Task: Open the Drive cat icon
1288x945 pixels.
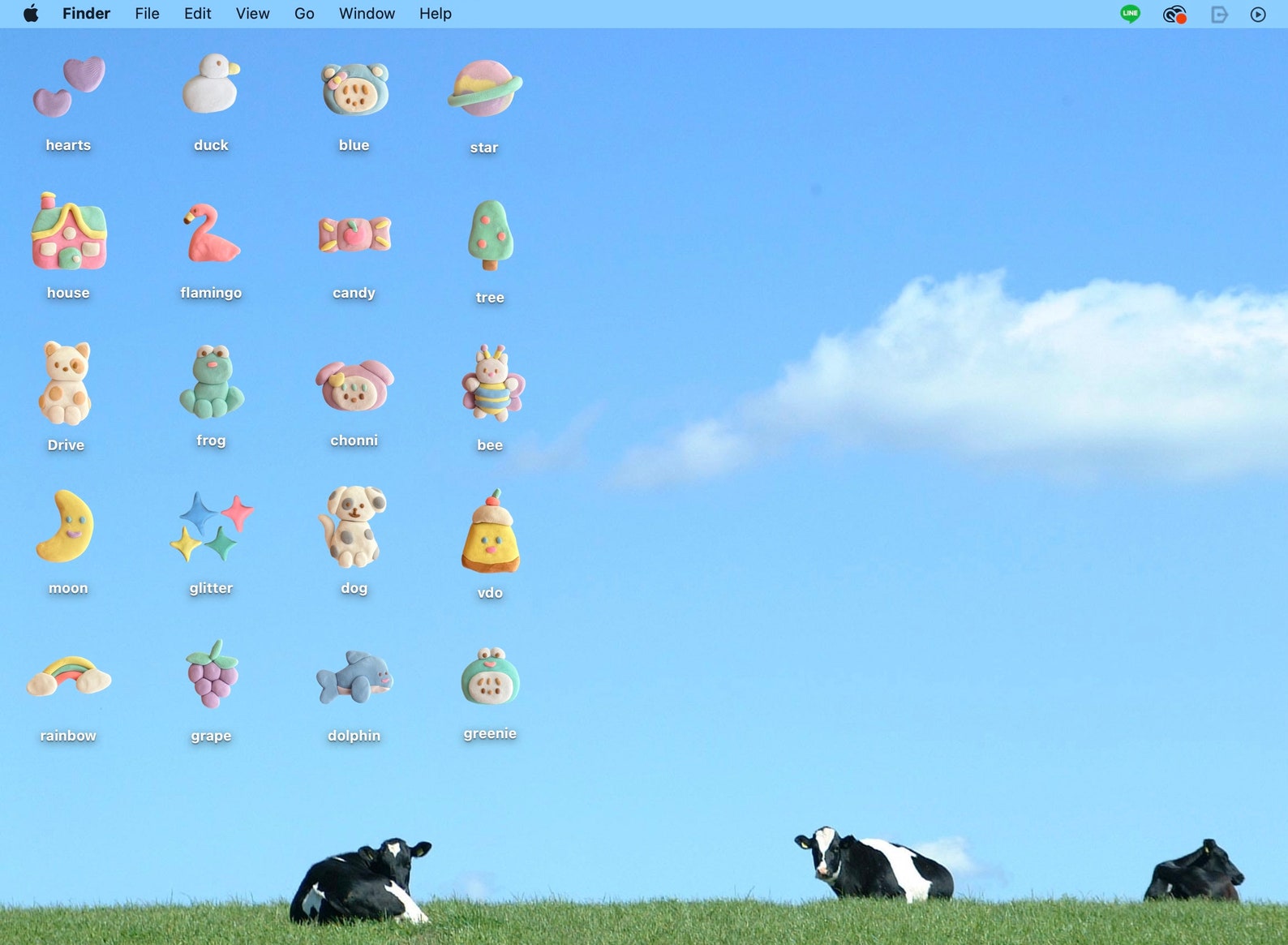Action: pos(66,383)
